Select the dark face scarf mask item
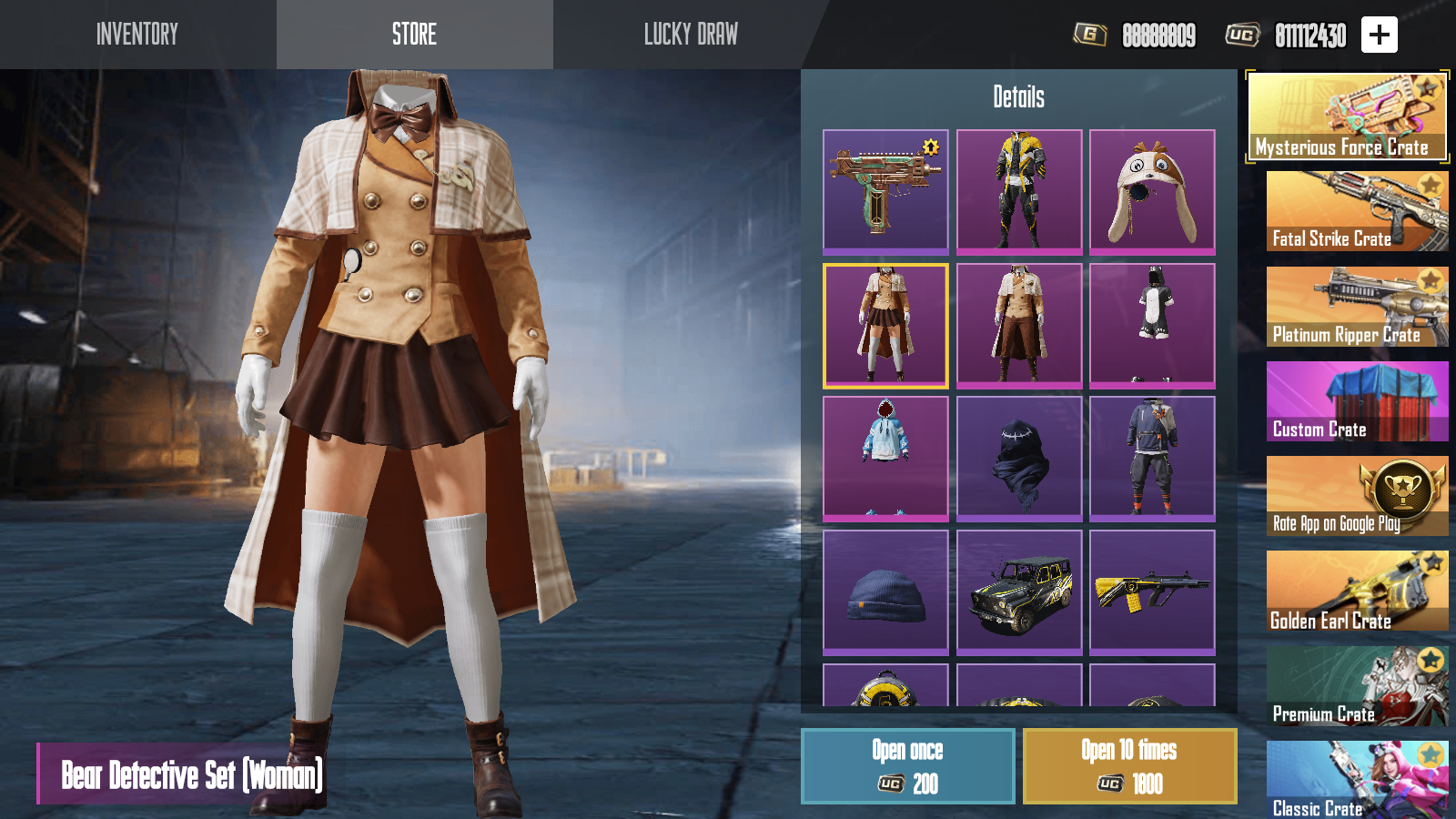 1019,459
